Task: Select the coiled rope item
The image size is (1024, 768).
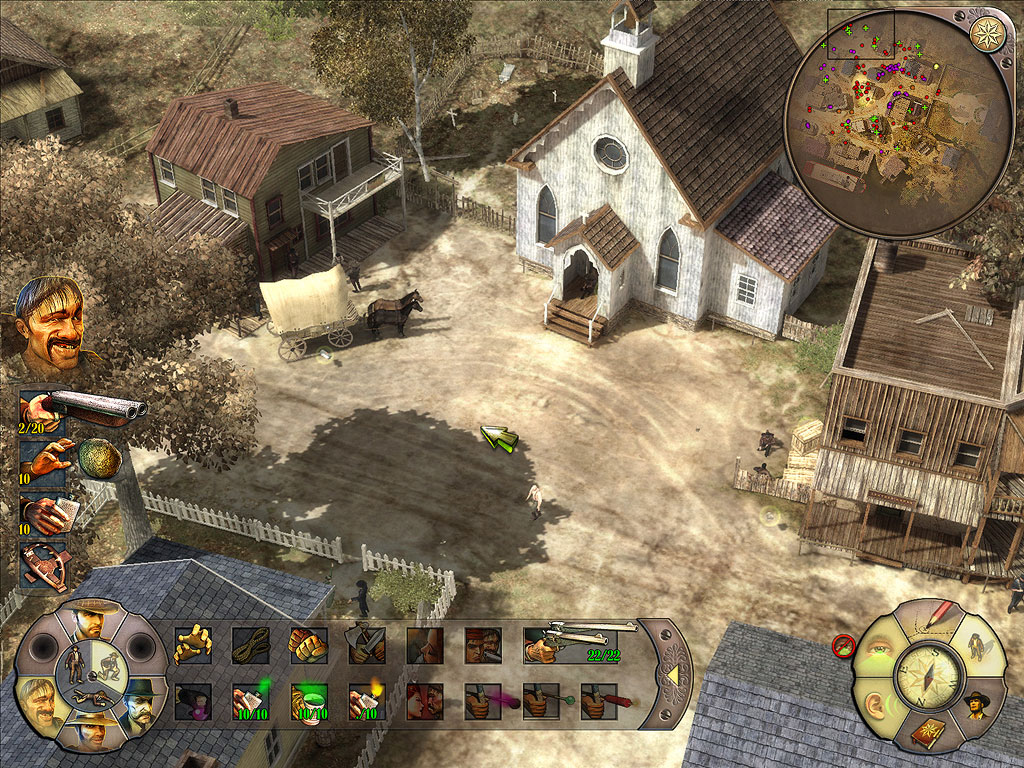Action: click(x=251, y=645)
